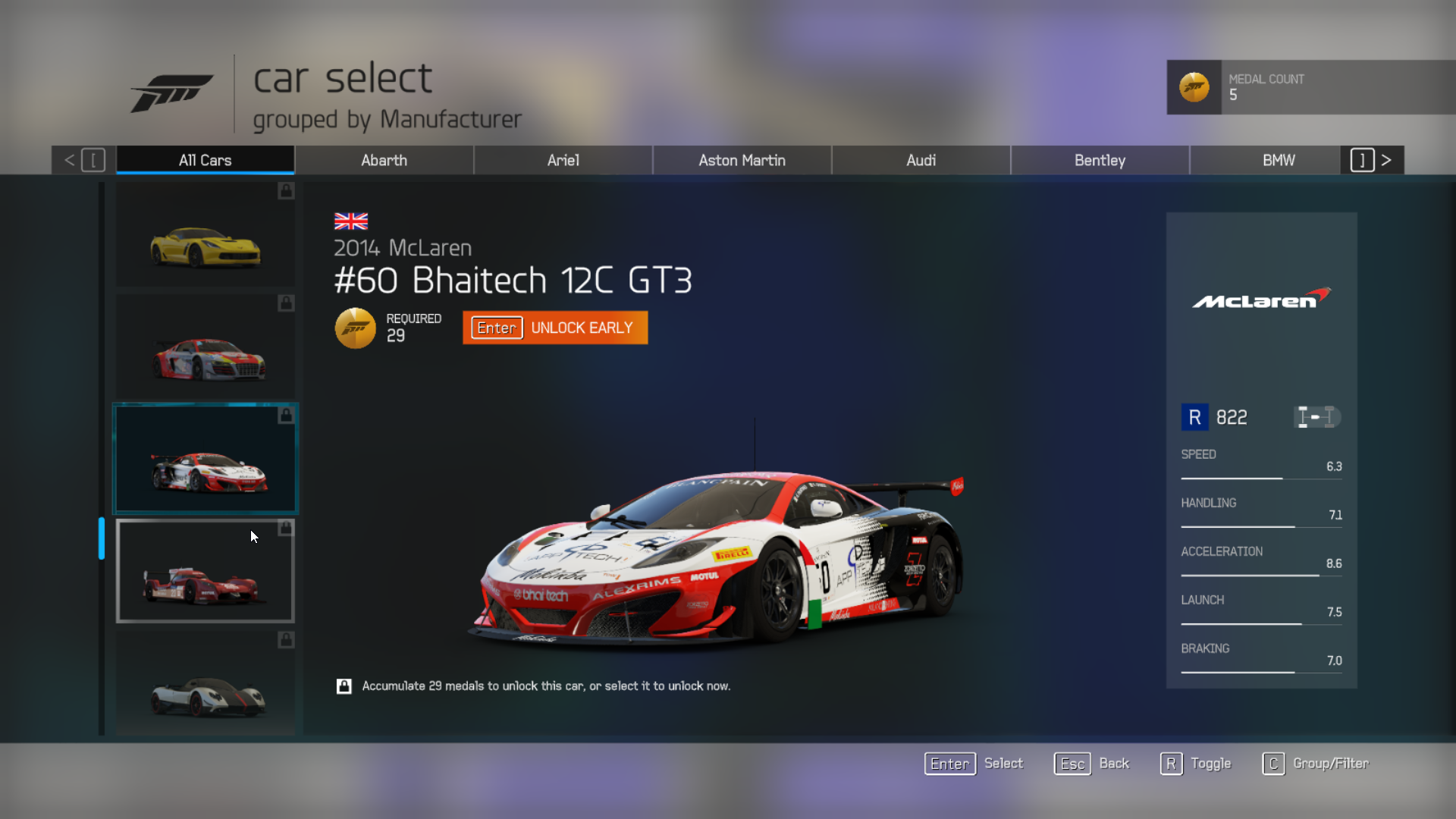
Task: Click the left arrow to previous manufacturers
Action: tap(70, 160)
